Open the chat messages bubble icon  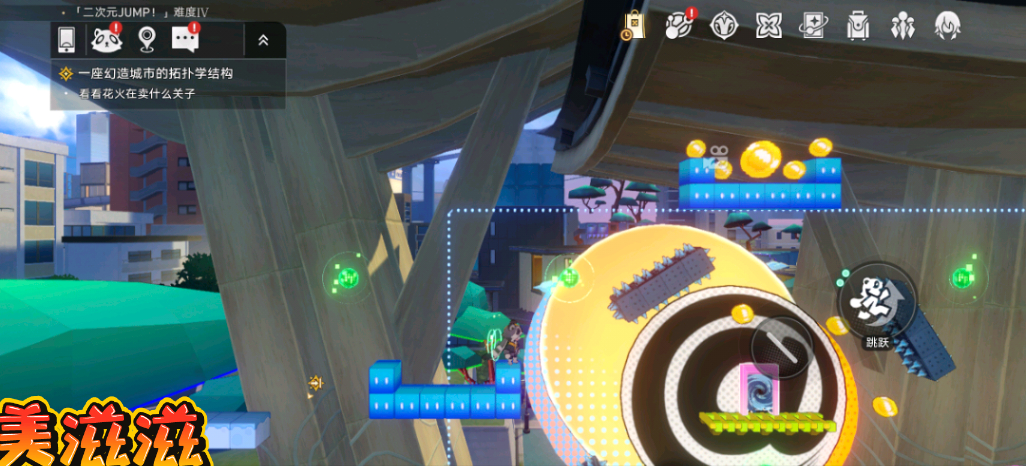pyautogui.click(x=185, y=40)
